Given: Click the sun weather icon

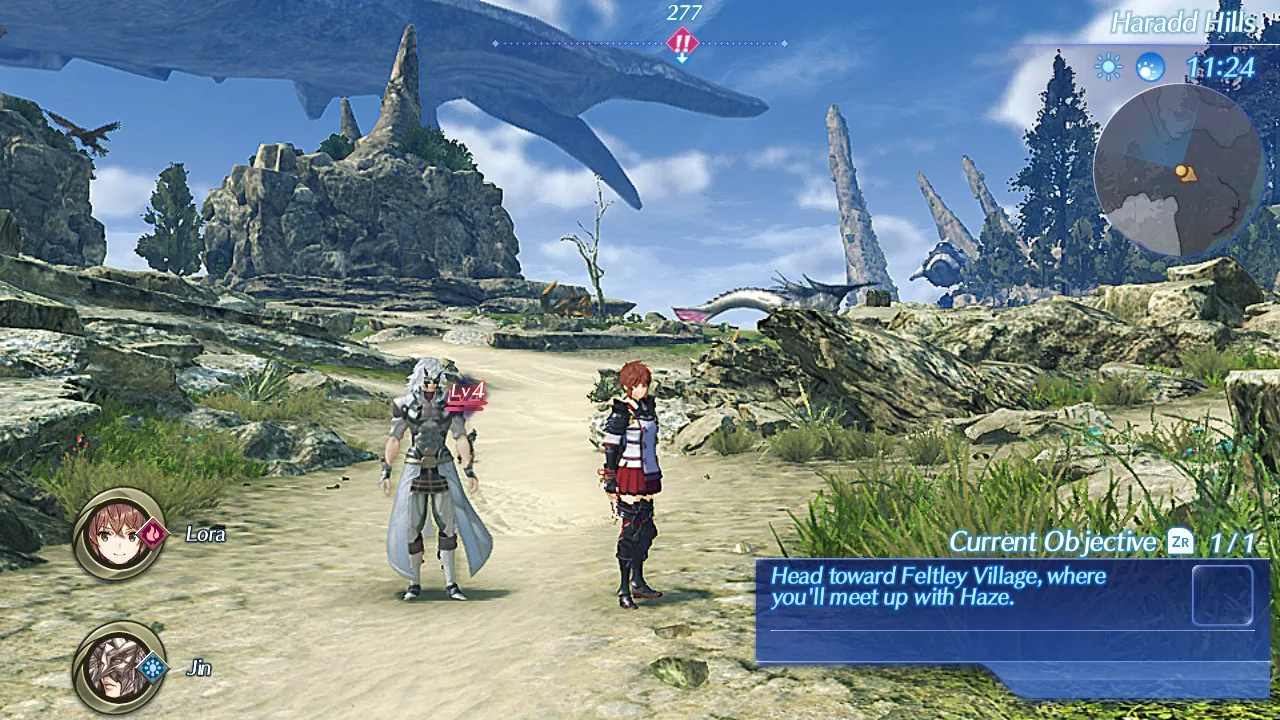Looking at the screenshot, I should click(1108, 67).
